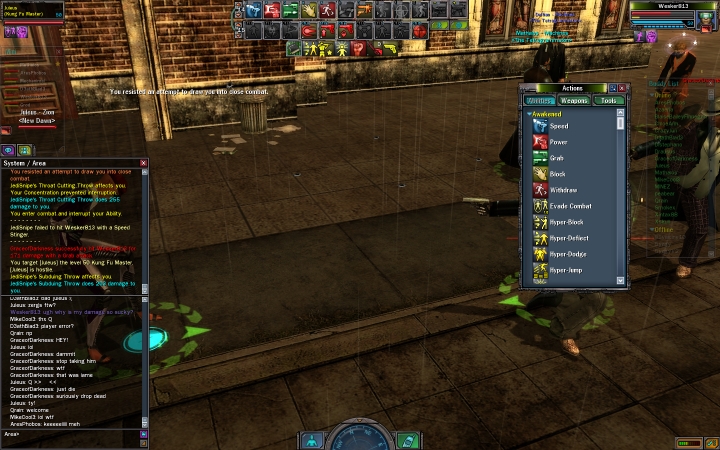The image size is (720, 450).
Task: Collapse the Awakened category
Action: [529, 114]
